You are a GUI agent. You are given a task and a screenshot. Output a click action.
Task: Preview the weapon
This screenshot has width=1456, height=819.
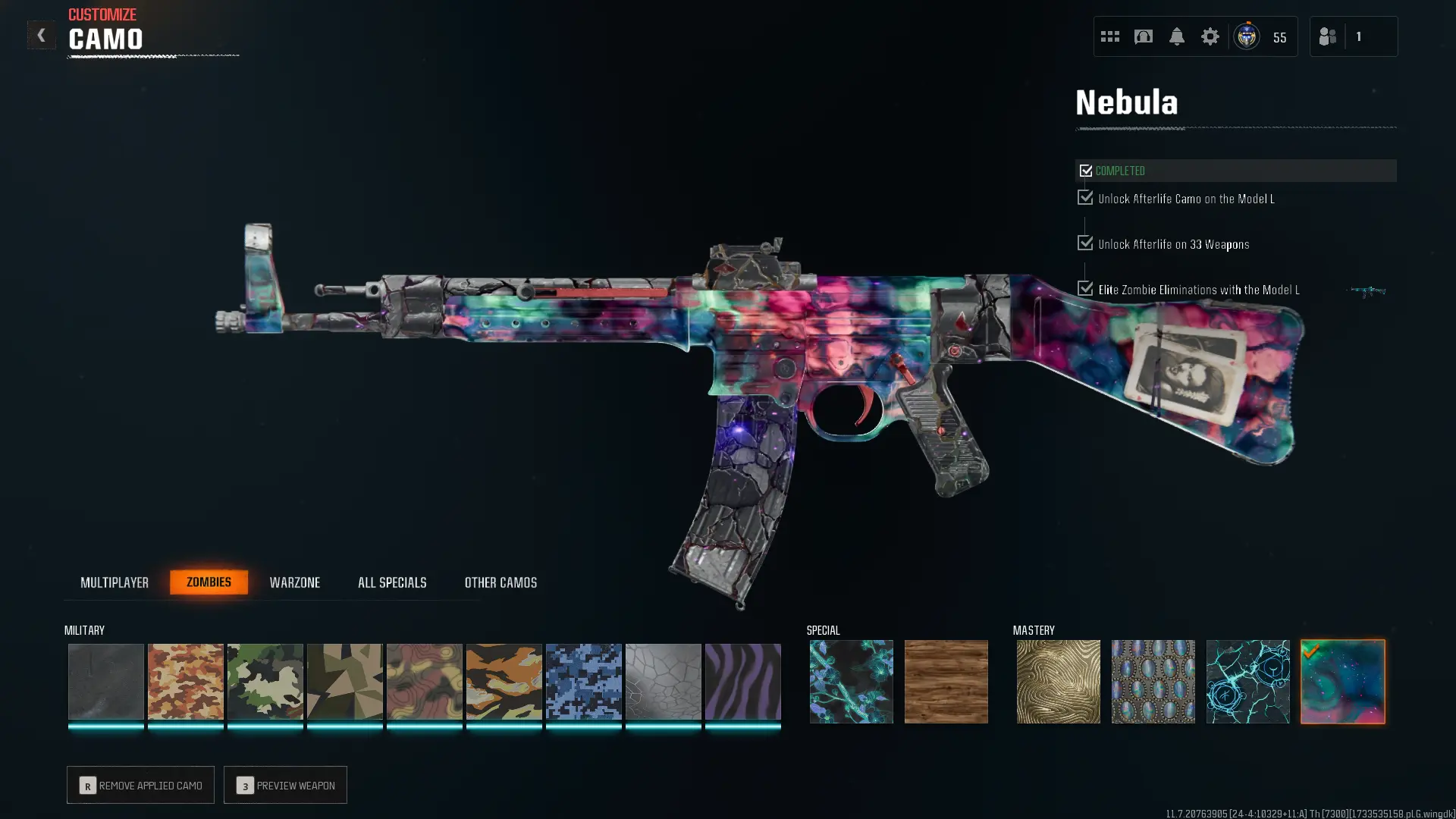click(285, 785)
